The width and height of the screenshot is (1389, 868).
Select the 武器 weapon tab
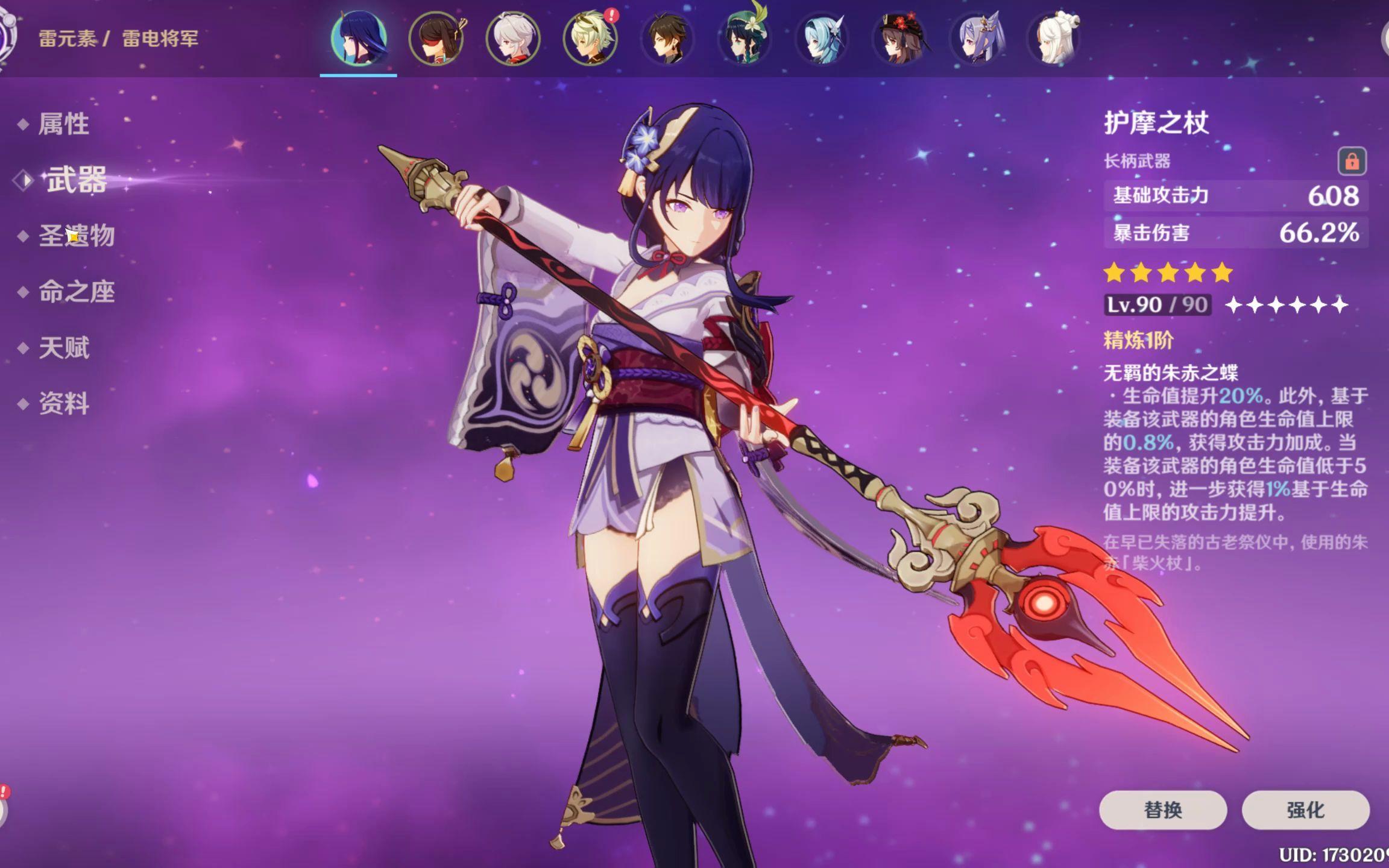77,180
